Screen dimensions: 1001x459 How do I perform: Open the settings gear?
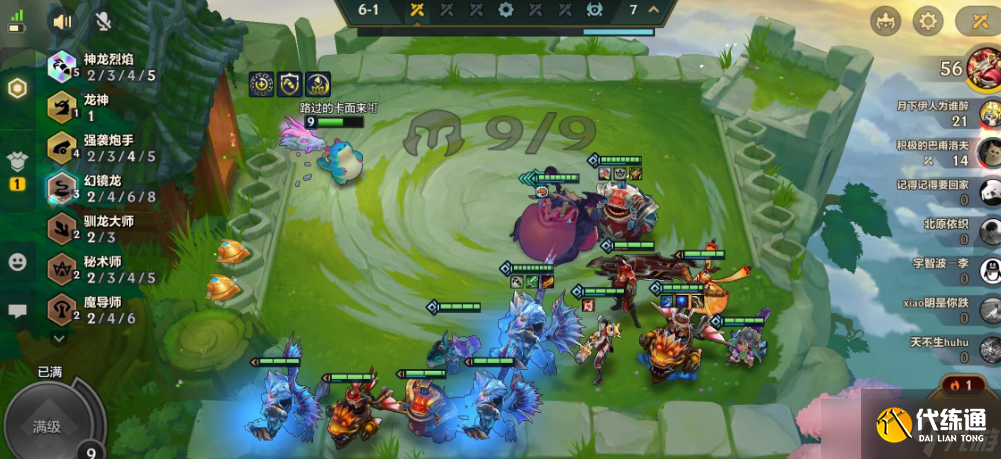928,21
